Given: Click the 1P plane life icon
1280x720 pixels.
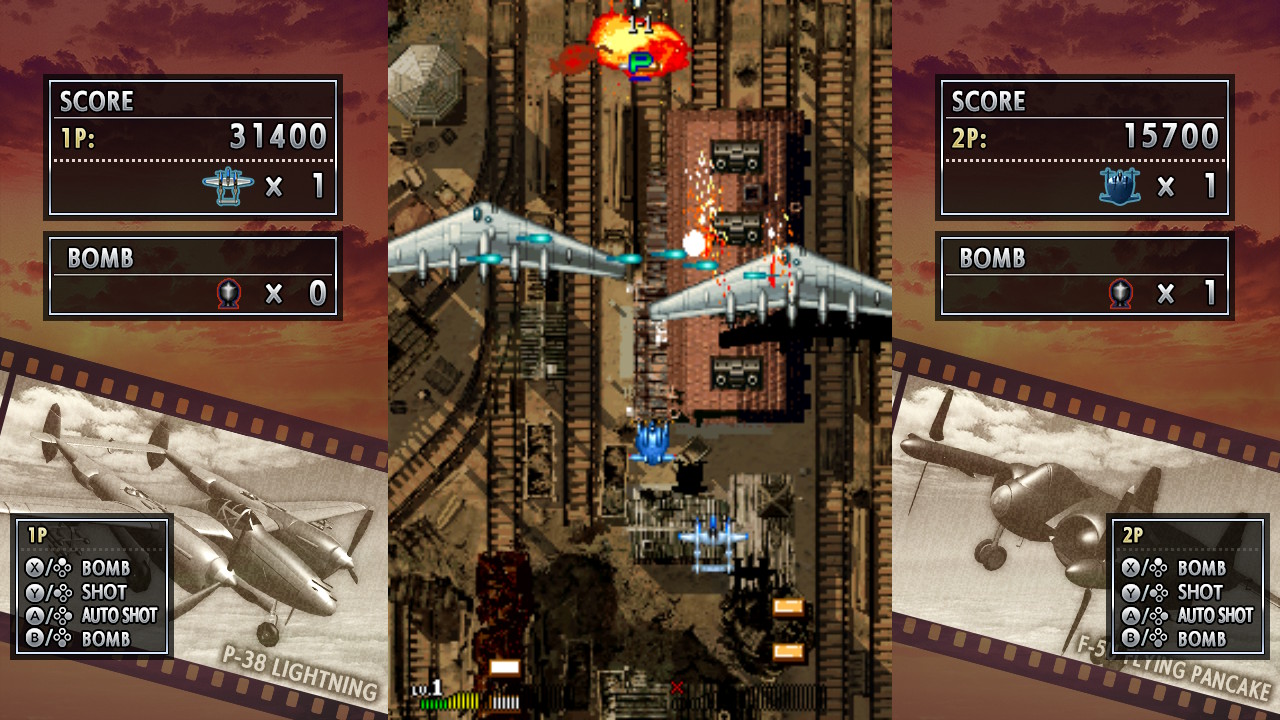Looking at the screenshot, I should (x=230, y=184).
